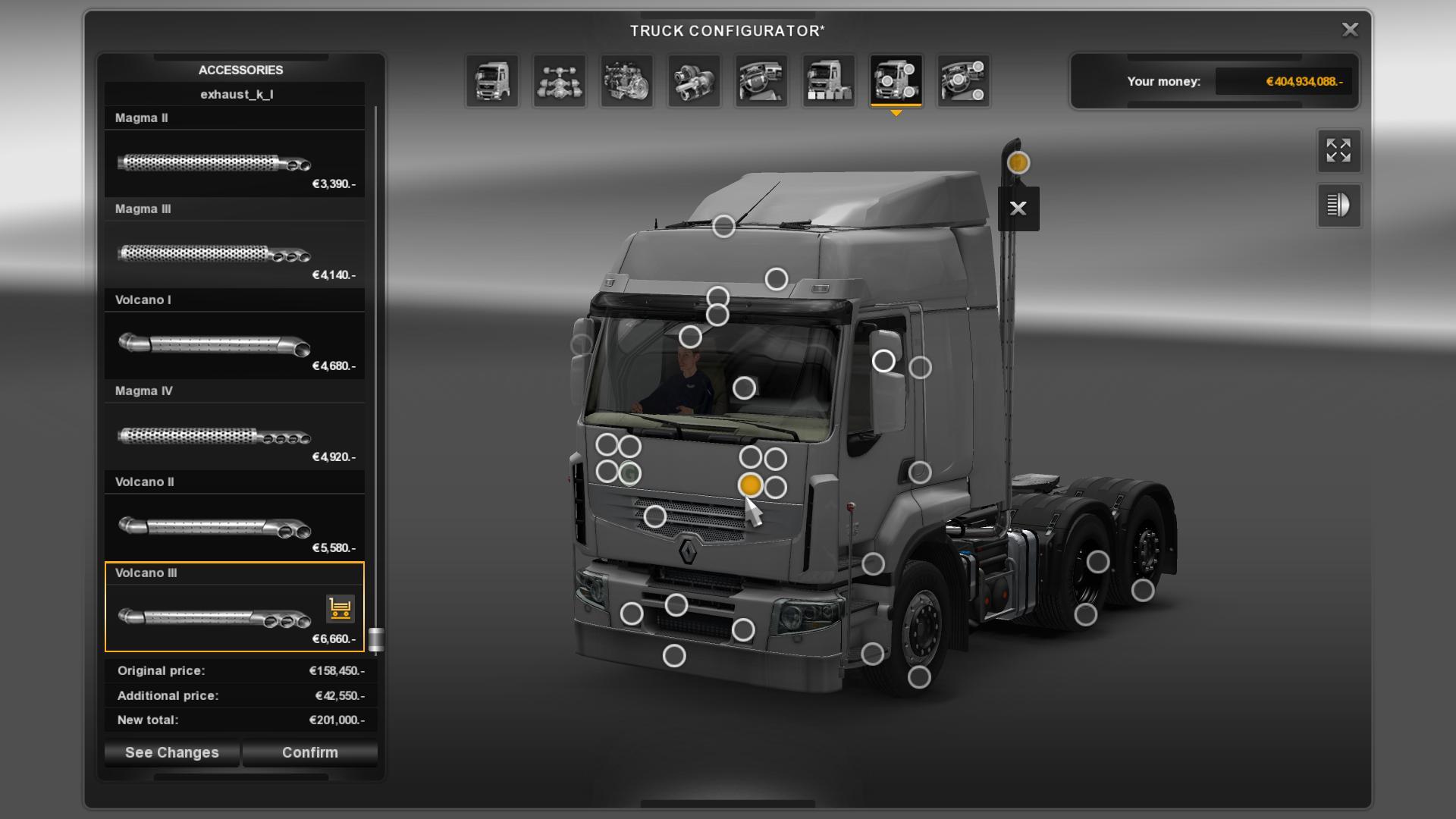Switch to the transmission category tab
Viewport: 1456px width, 819px height.
tap(695, 81)
